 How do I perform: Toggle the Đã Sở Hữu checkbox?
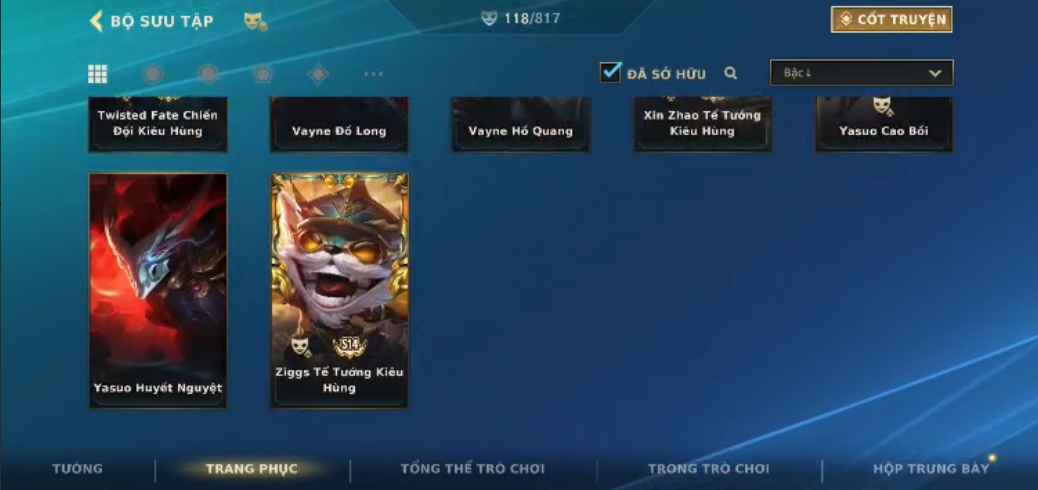[611, 73]
